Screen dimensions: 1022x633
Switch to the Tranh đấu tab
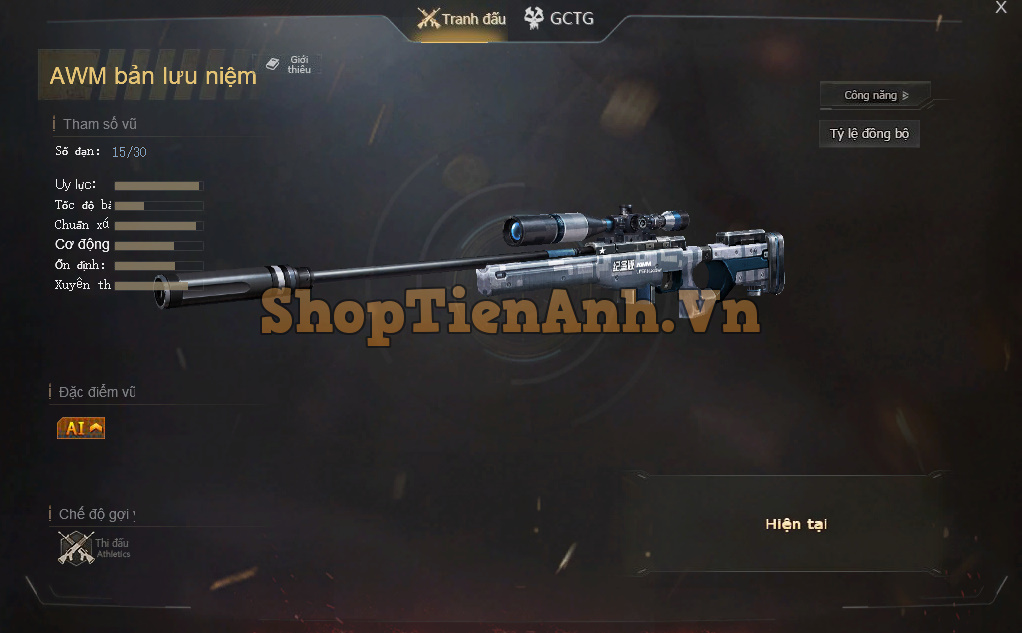pos(462,19)
